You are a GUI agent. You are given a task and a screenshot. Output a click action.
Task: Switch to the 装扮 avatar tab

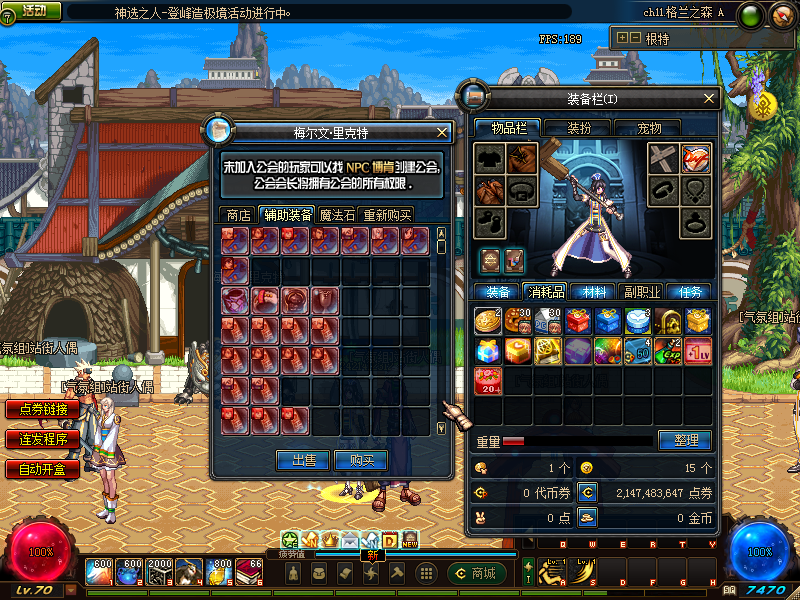click(x=579, y=128)
